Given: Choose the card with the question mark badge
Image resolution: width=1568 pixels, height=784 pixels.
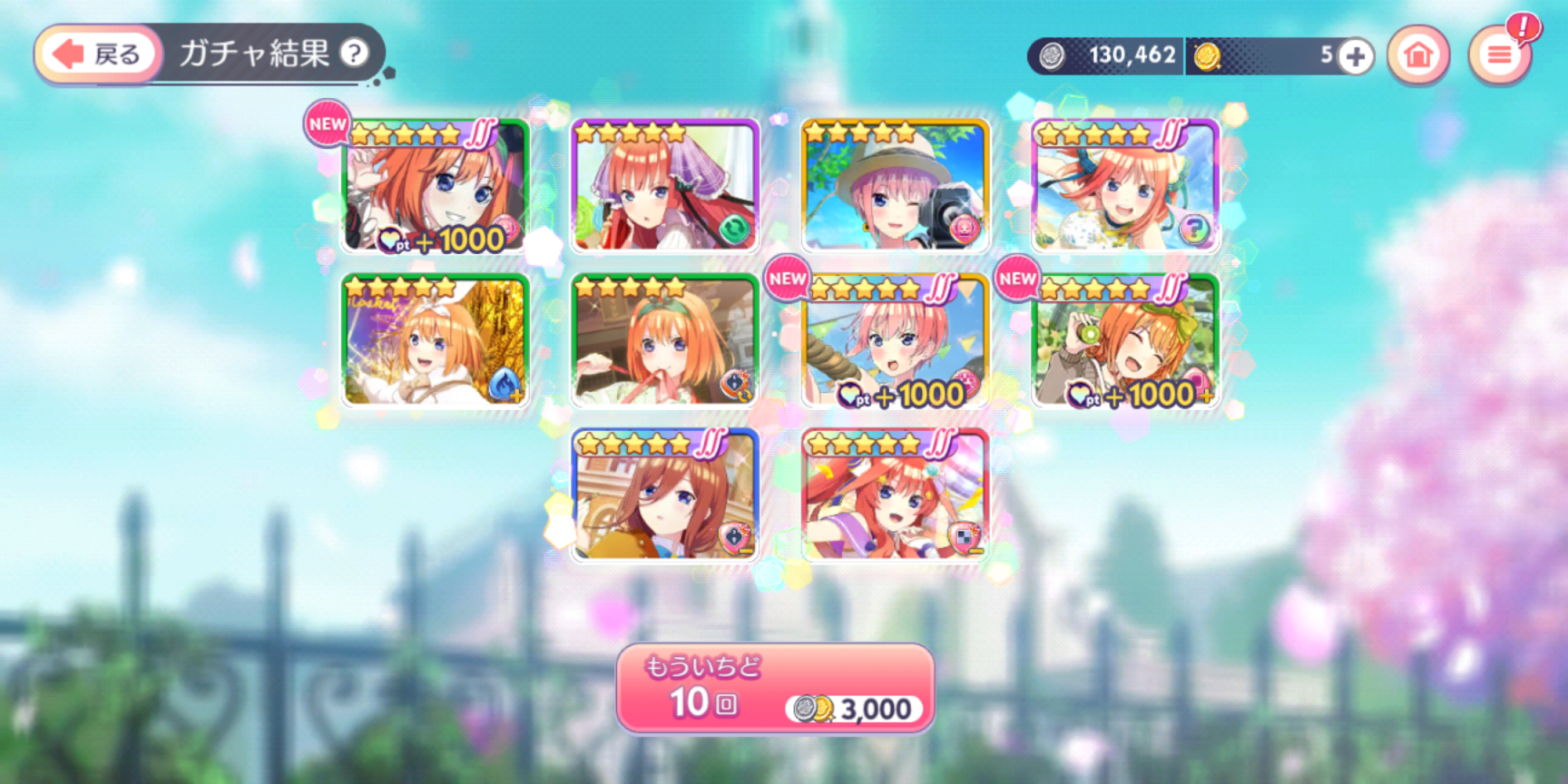Looking at the screenshot, I should 1125,186.
